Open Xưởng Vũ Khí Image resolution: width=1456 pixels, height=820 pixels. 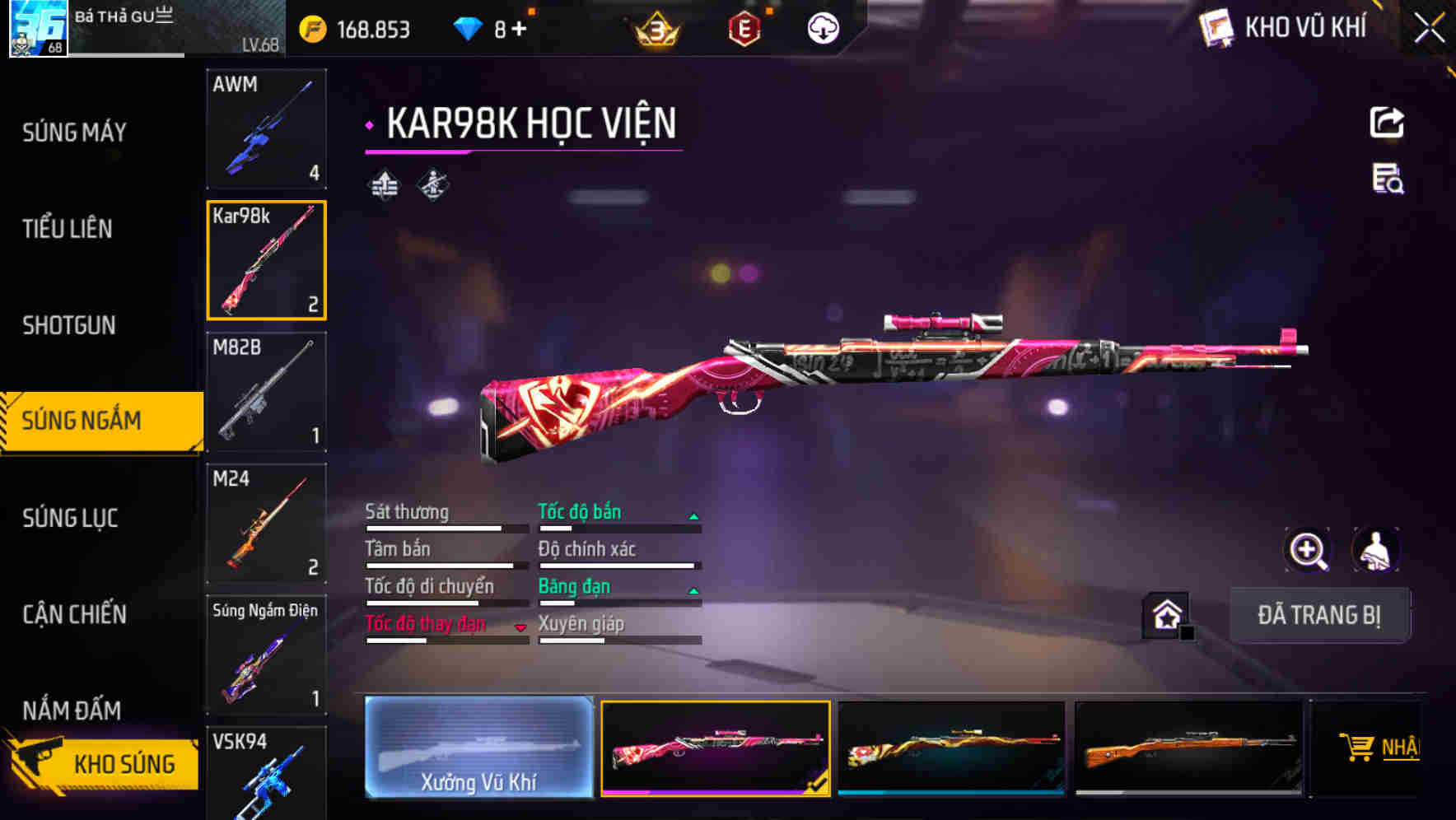[478, 748]
